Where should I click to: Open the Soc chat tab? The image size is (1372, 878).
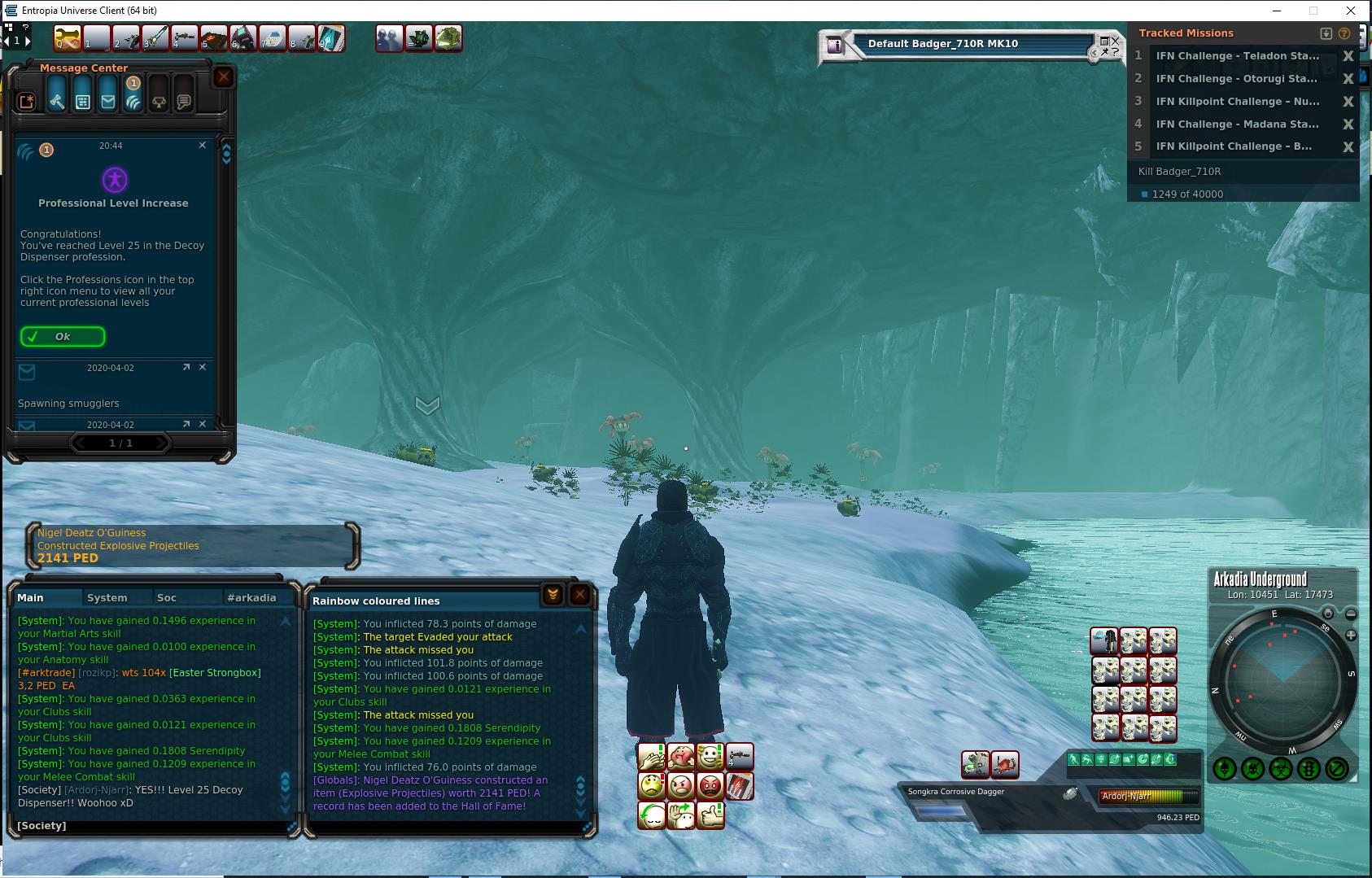pyautogui.click(x=167, y=597)
